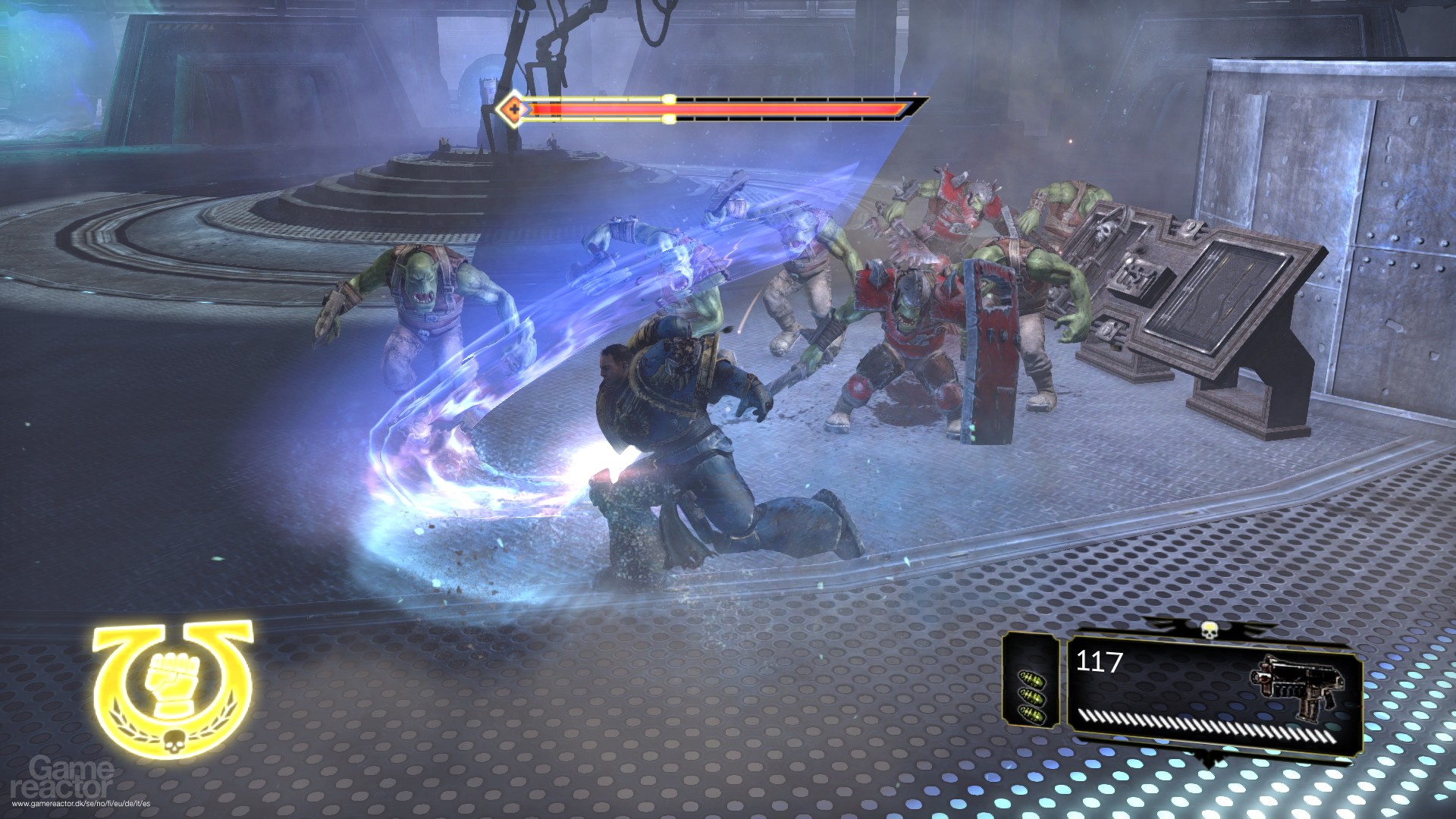Image resolution: width=1456 pixels, height=819 pixels.
Task: Select the ammo counter reading 117
Action: point(1098,661)
